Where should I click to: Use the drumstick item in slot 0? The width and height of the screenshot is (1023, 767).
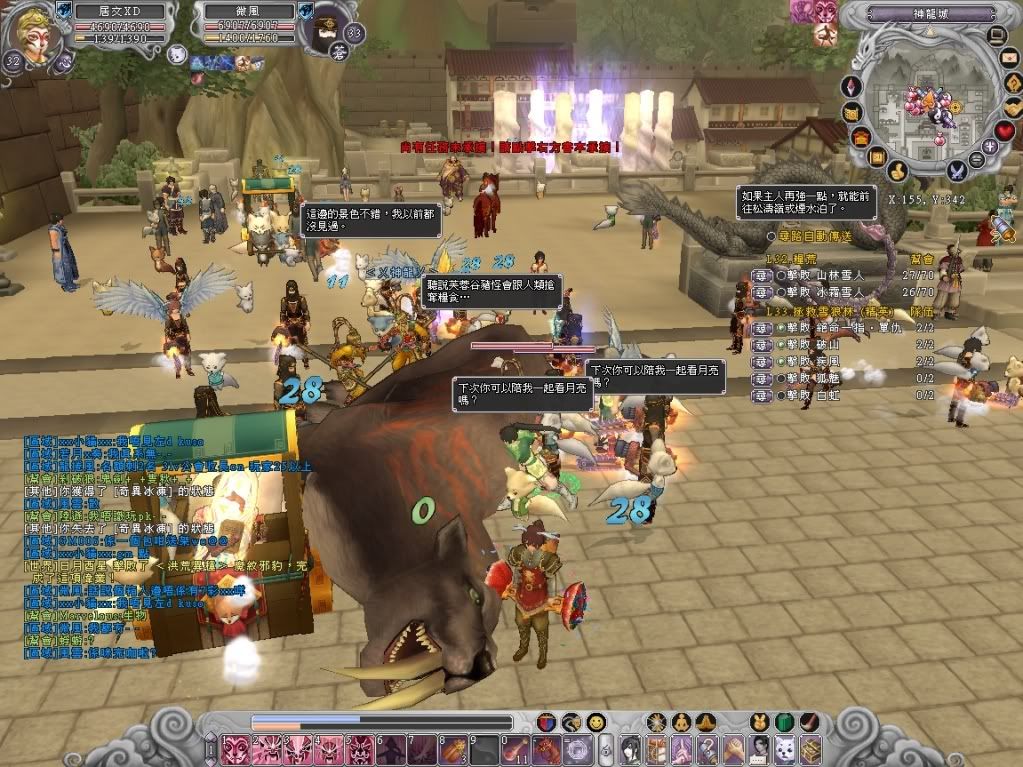pos(515,749)
